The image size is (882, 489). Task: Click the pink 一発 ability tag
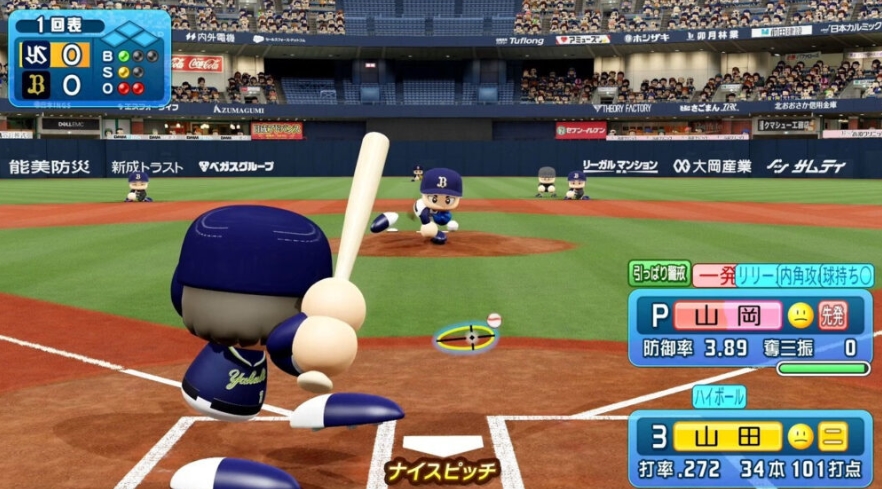[x=714, y=276]
